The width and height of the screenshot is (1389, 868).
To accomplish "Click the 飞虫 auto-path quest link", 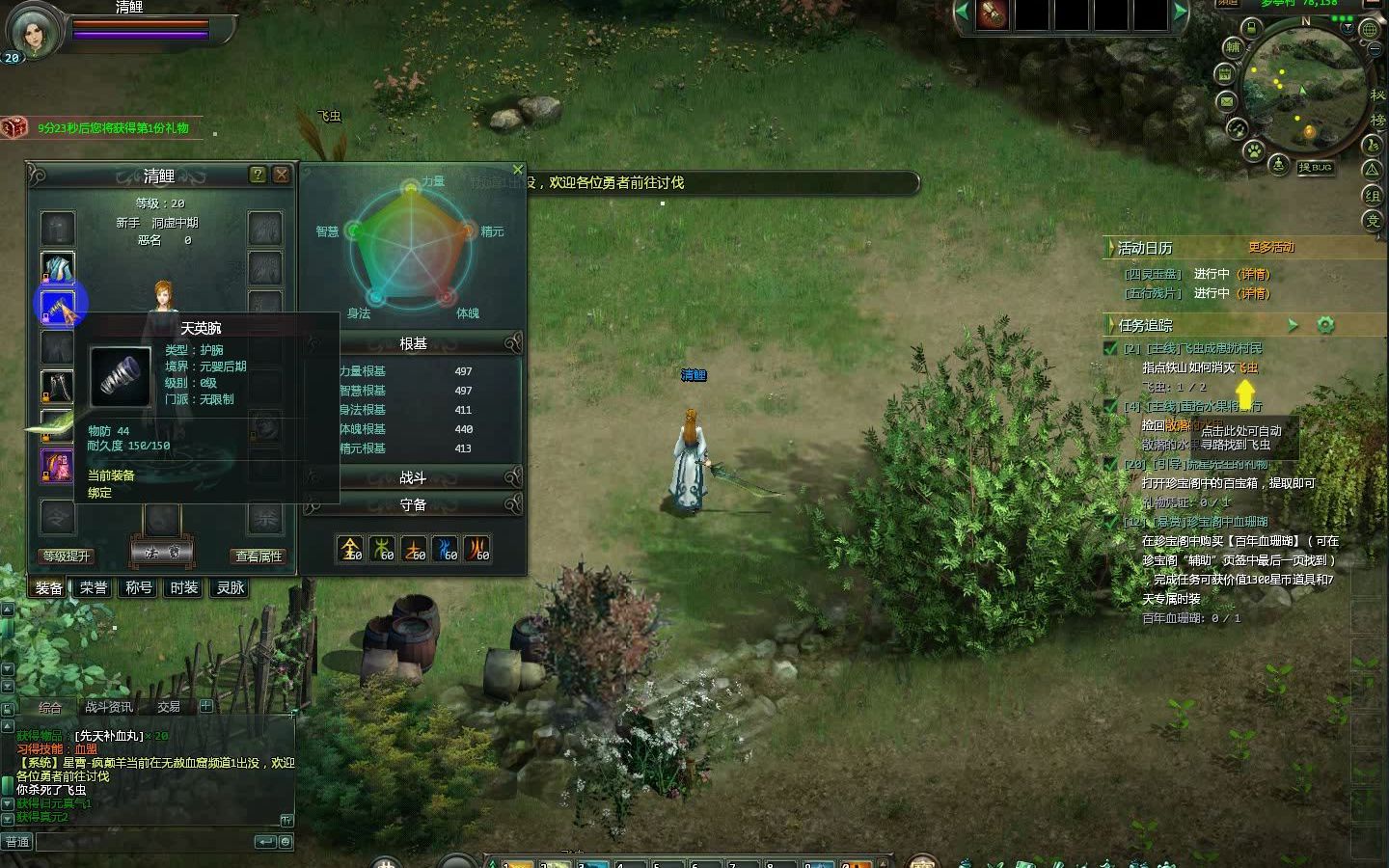I will click(x=1248, y=367).
